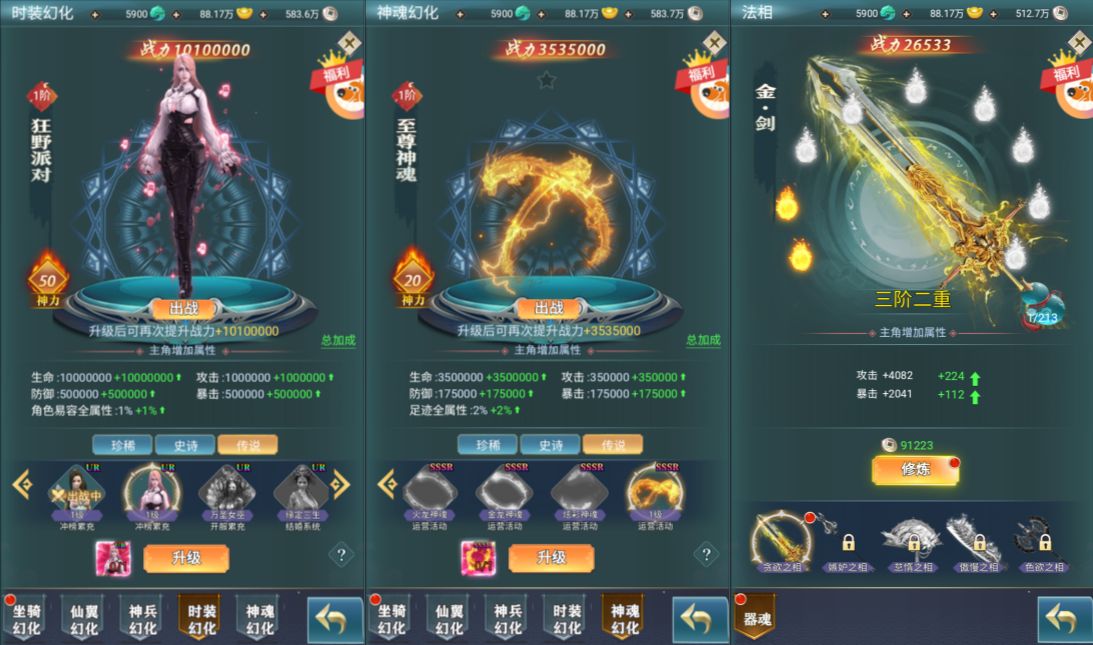Upgrade the 狂野派对 fashion with 升级
This screenshot has width=1093, height=645.
coord(186,558)
